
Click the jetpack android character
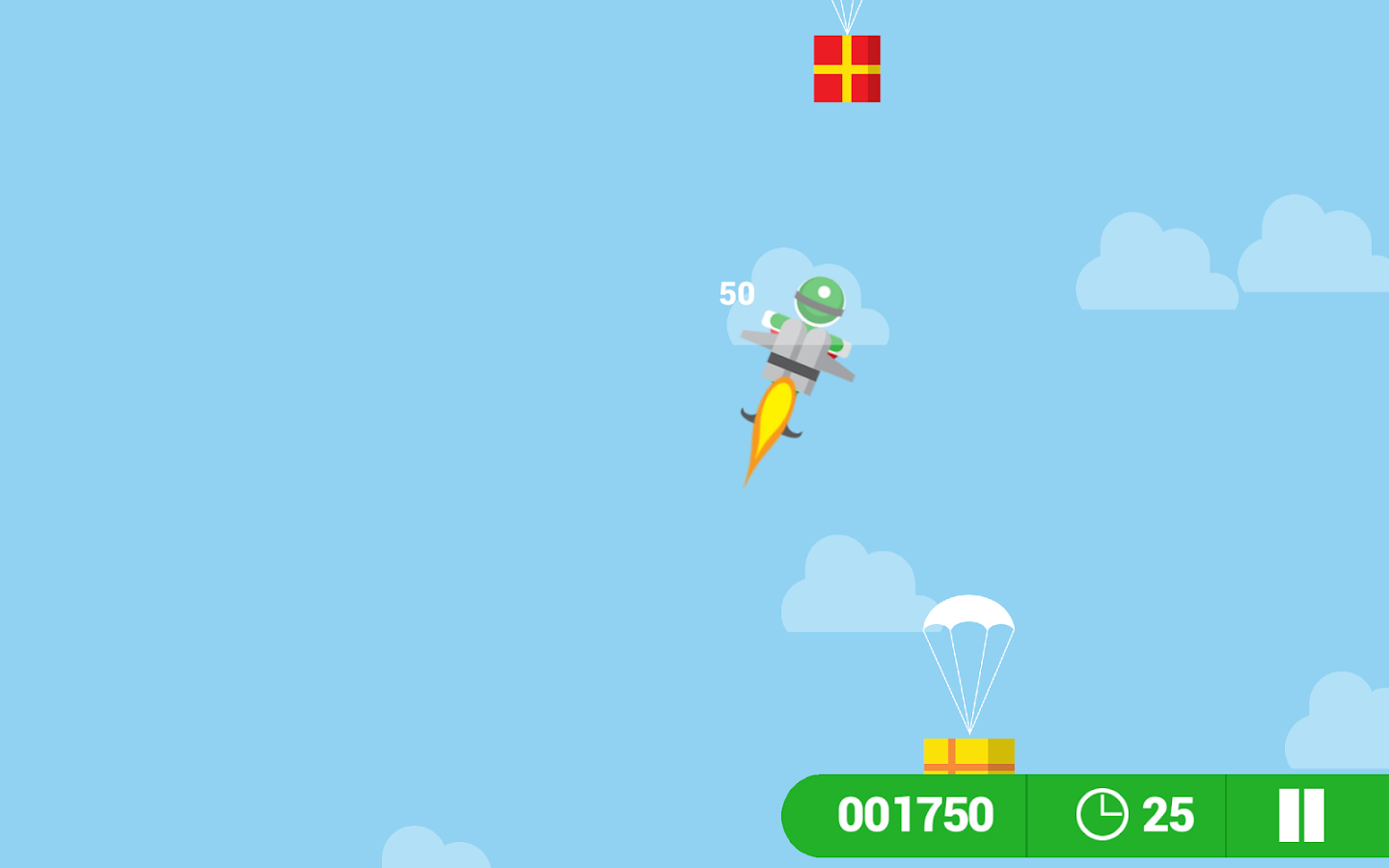click(x=801, y=338)
